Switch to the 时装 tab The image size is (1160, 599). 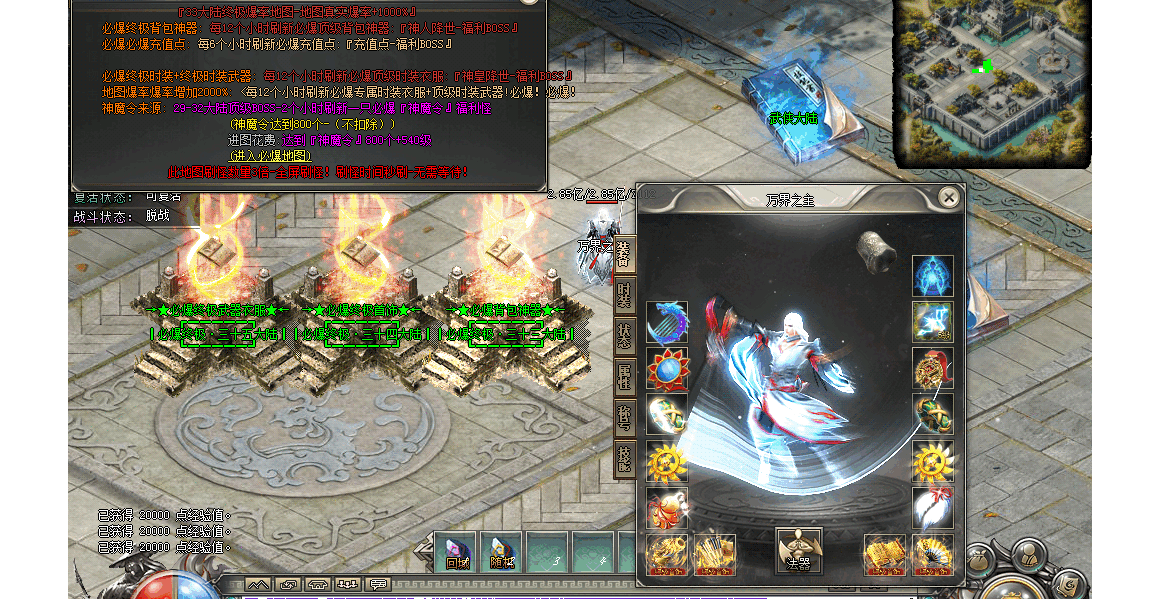(624, 294)
